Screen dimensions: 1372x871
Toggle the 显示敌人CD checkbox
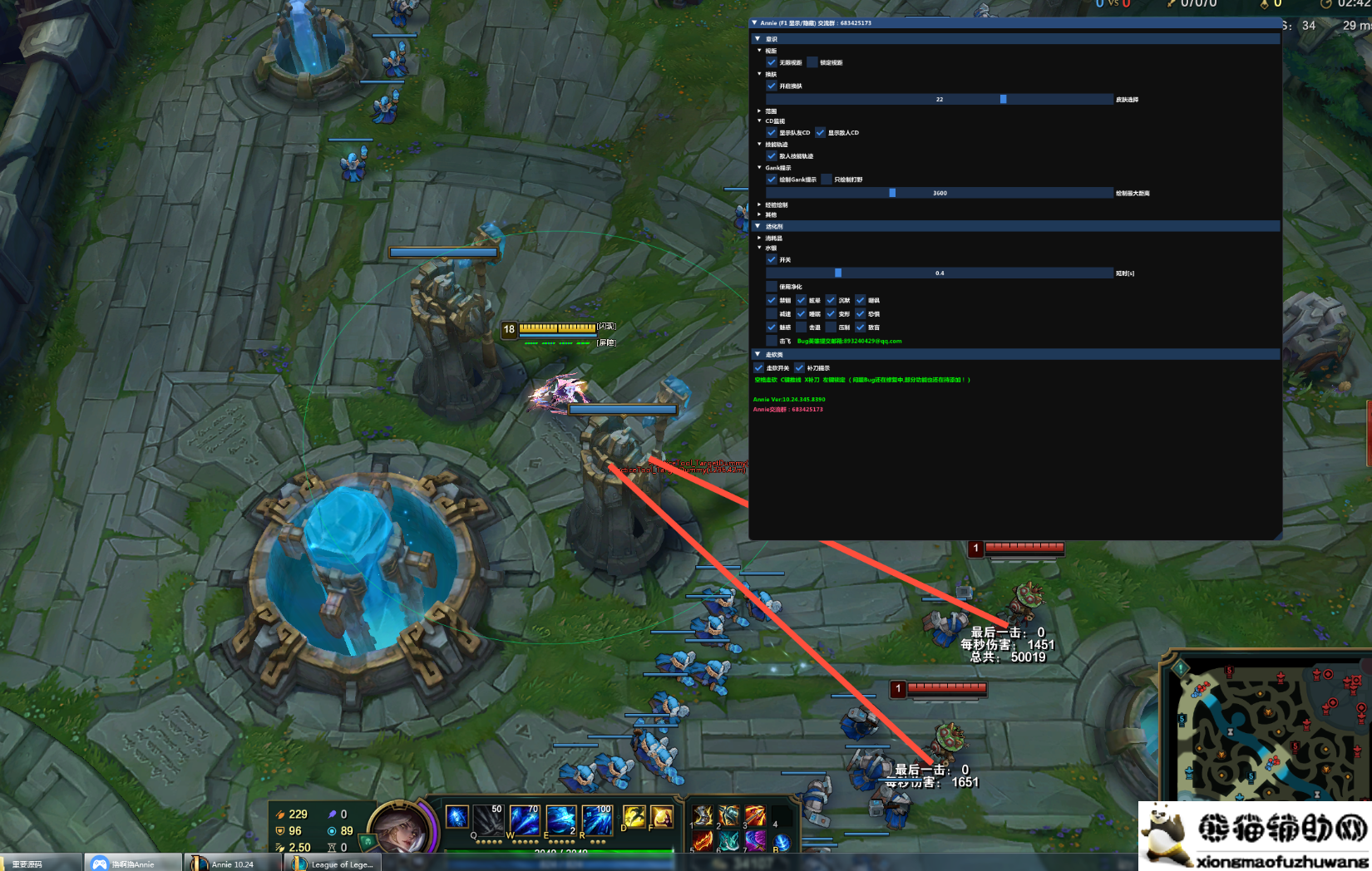[821, 132]
